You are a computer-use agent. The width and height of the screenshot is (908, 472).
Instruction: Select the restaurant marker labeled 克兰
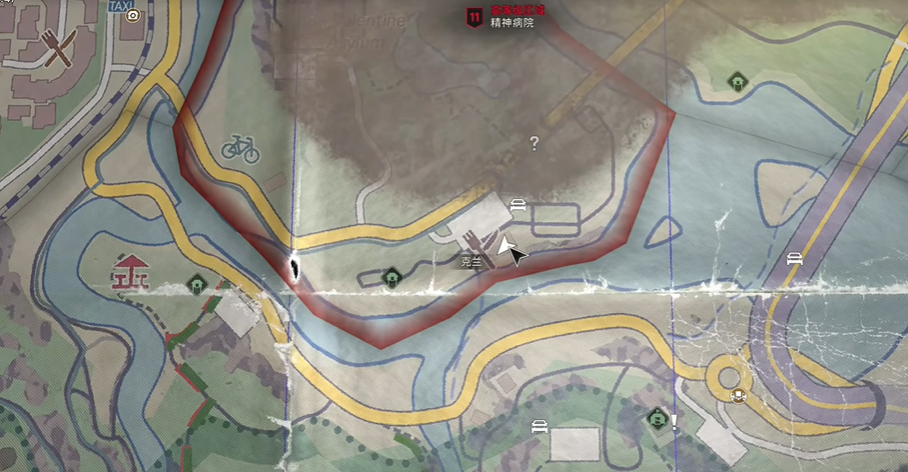coord(472,240)
